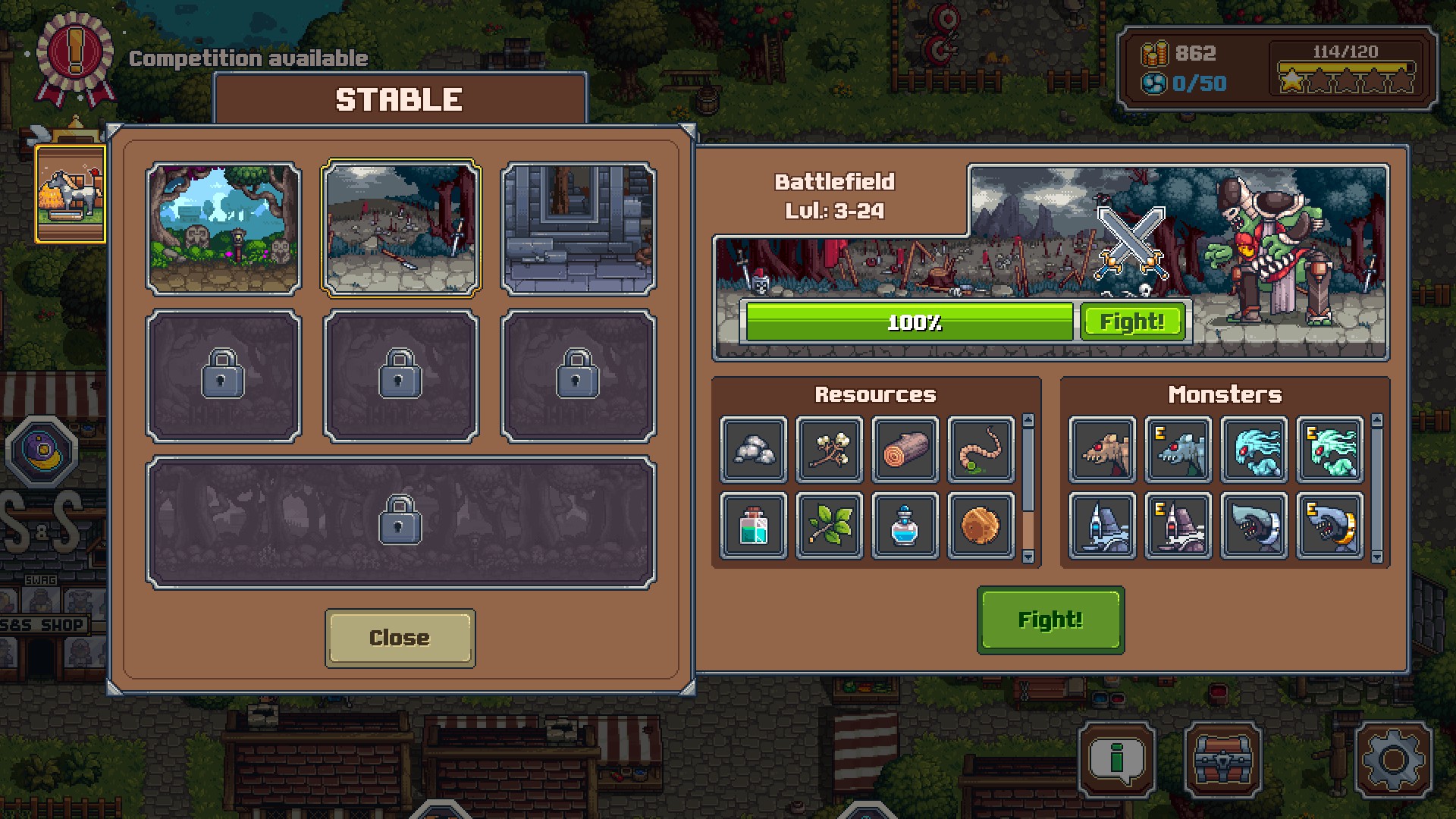Choose the stone castle location thumbnail

tap(579, 228)
